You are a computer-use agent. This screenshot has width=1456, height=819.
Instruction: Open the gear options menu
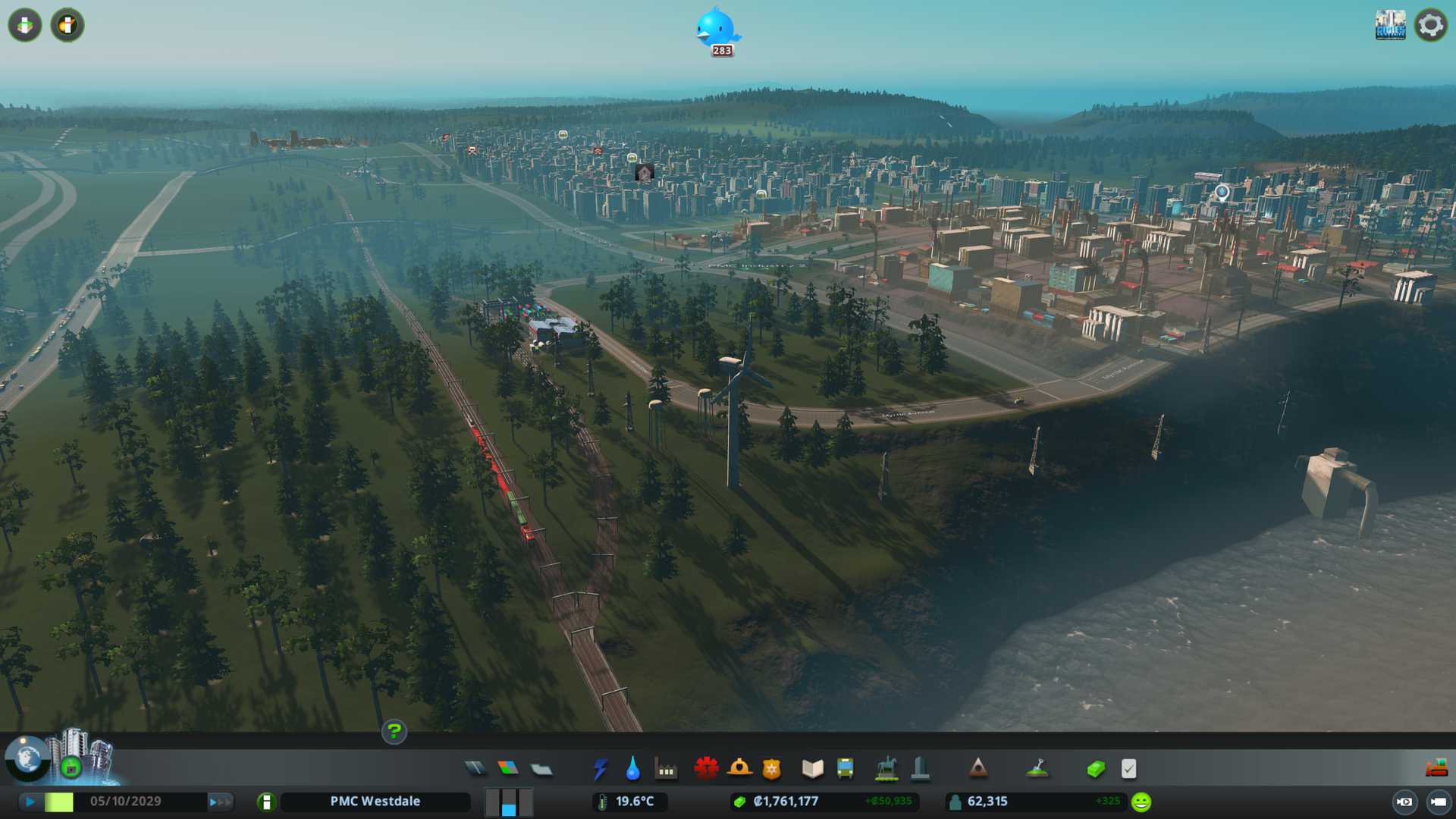1431,25
